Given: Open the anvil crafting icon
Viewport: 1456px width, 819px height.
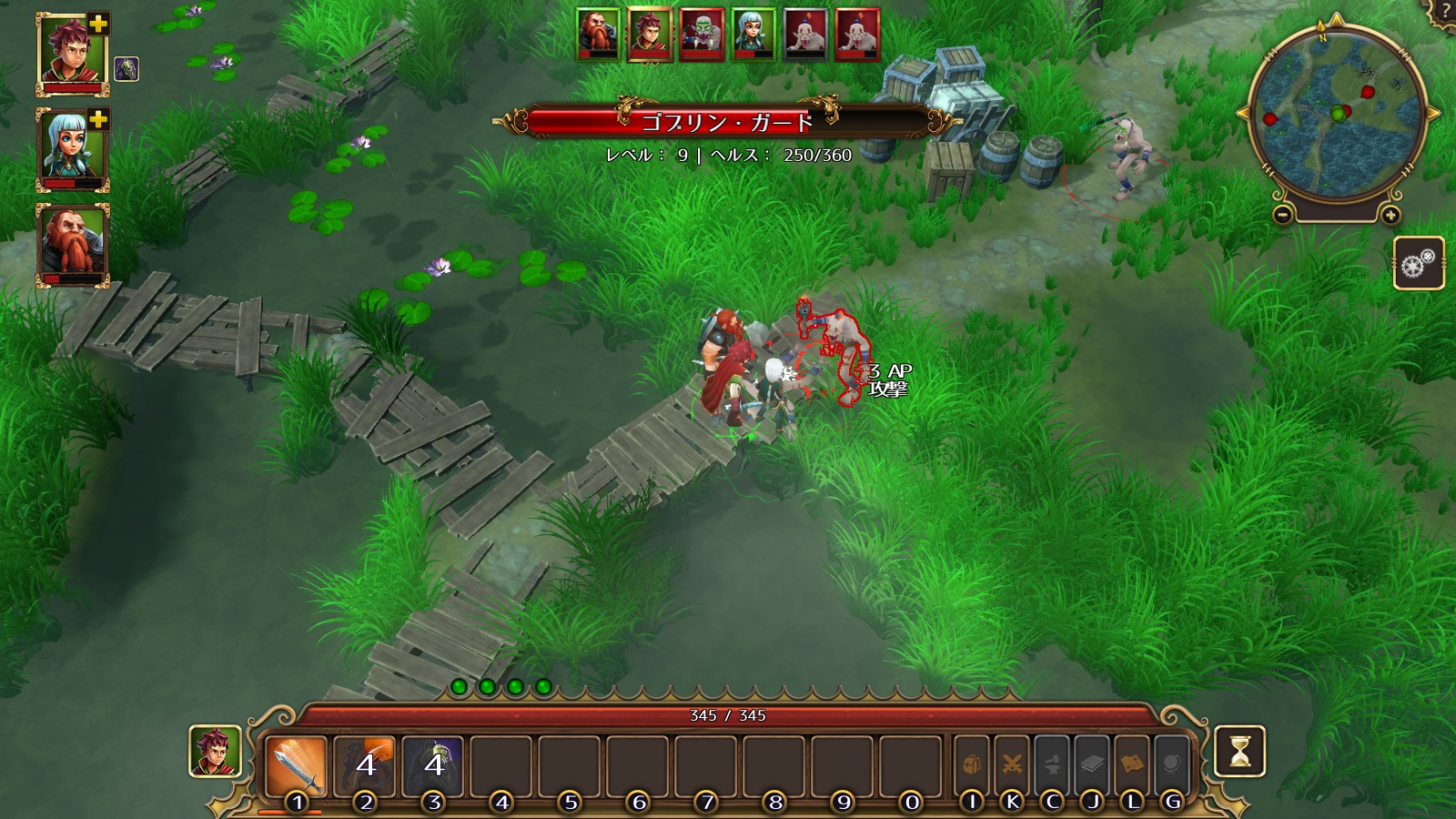Looking at the screenshot, I should pos(1052,764).
